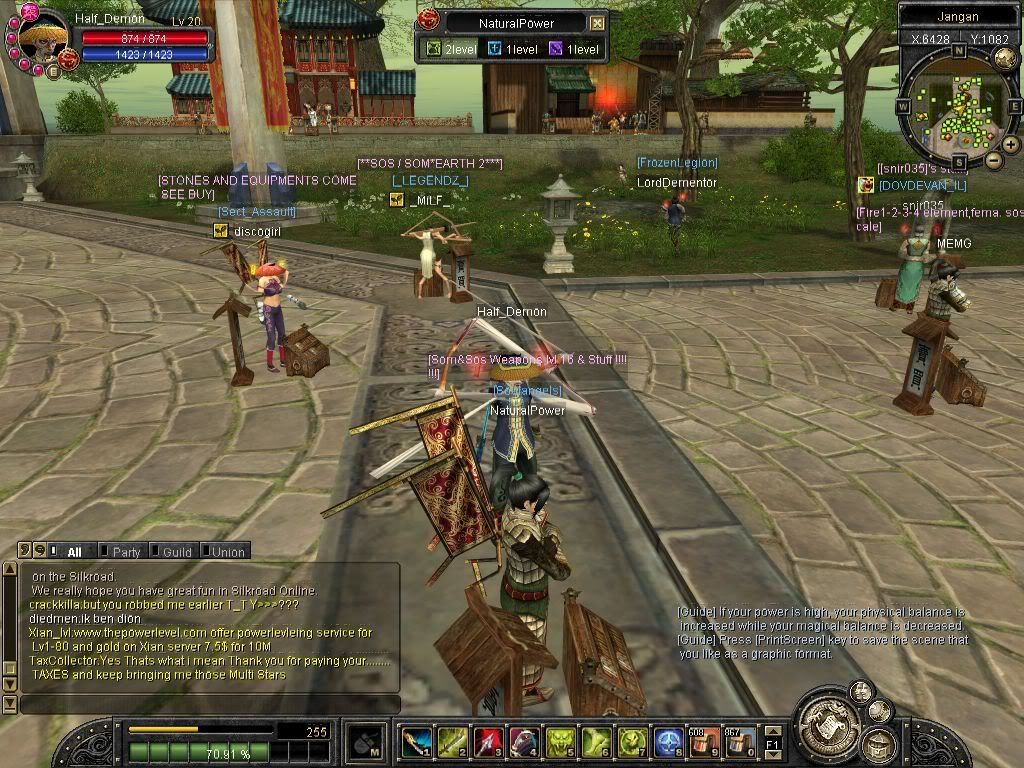
Task: Activate the green demon face skill in slot 5
Action: (x=560, y=742)
